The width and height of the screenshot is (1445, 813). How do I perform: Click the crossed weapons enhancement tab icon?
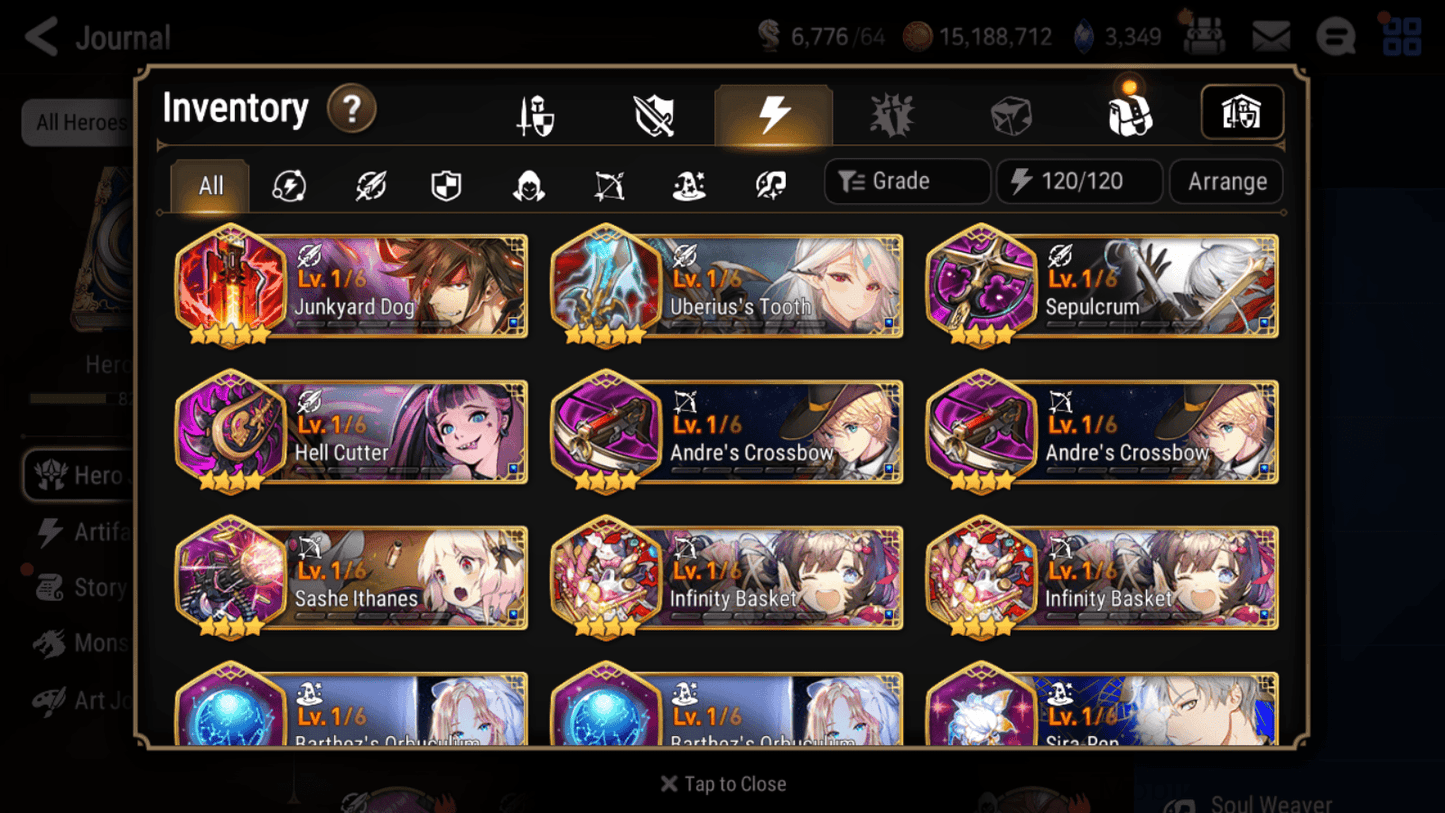652,113
